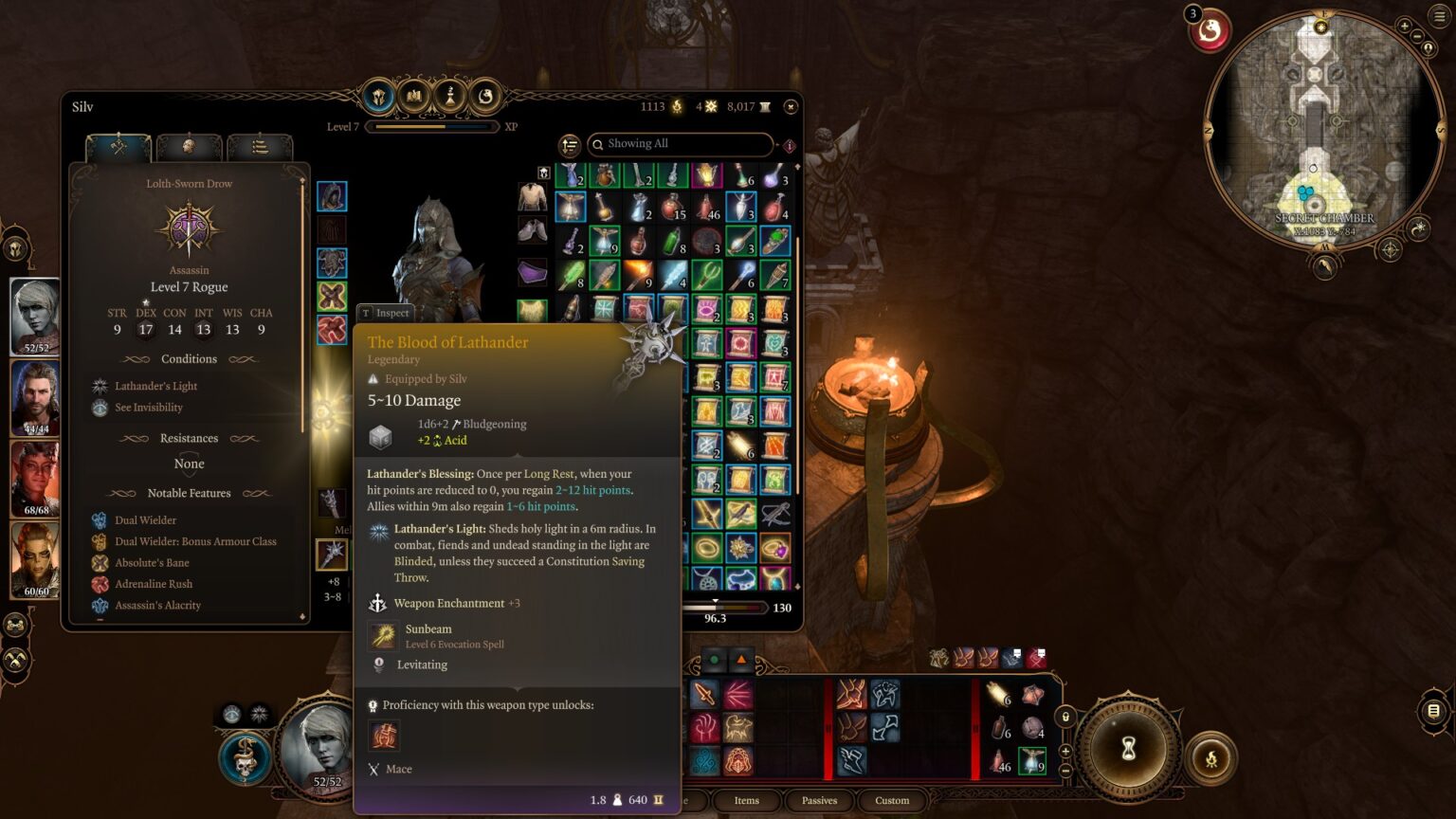
Task: Click the Adrenaline Rush feature icon
Action: click(x=99, y=584)
